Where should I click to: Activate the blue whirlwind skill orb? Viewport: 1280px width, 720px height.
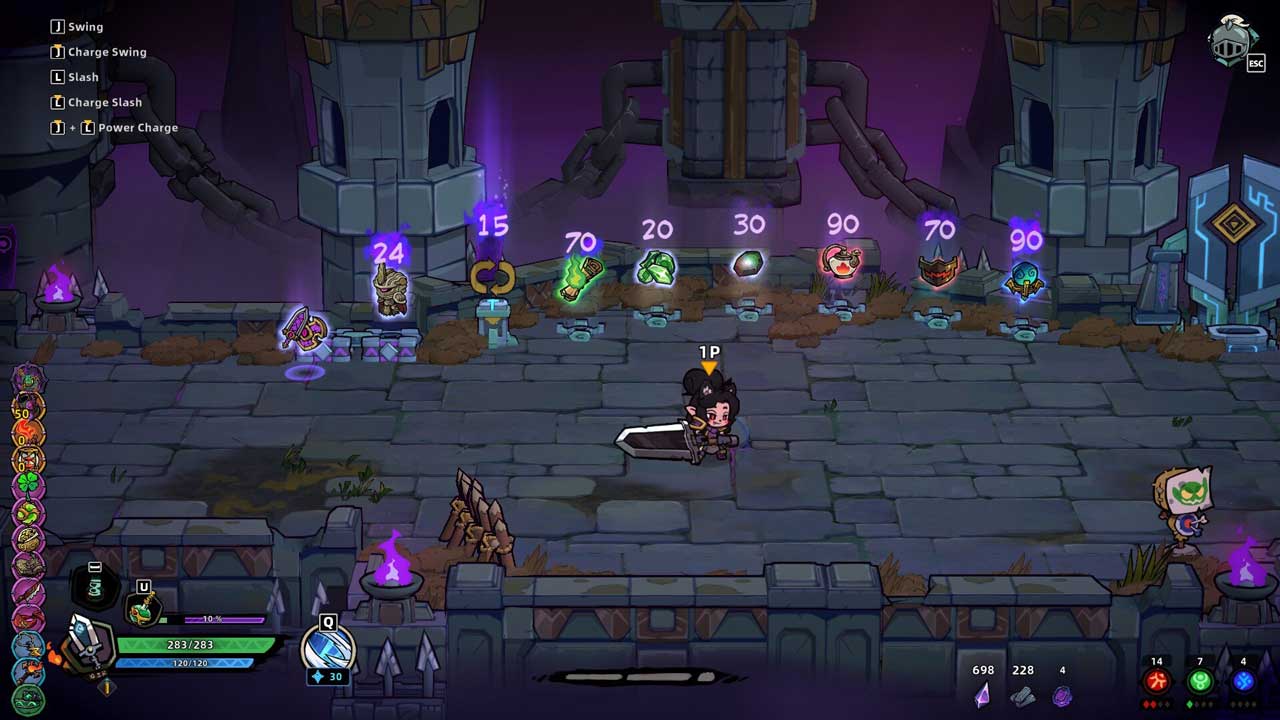point(328,648)
